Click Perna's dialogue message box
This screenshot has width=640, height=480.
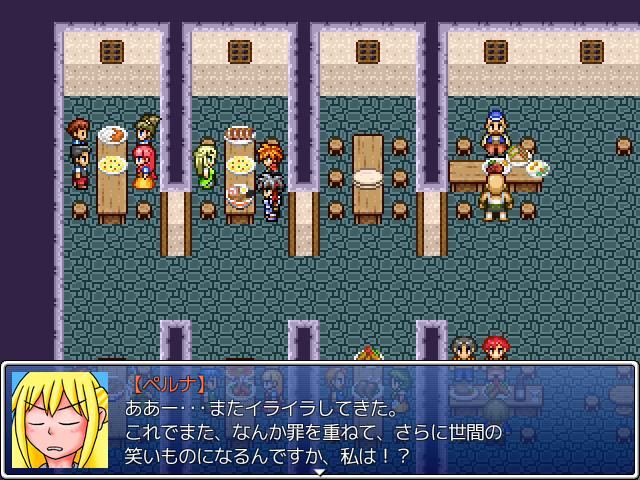point(370,420)
